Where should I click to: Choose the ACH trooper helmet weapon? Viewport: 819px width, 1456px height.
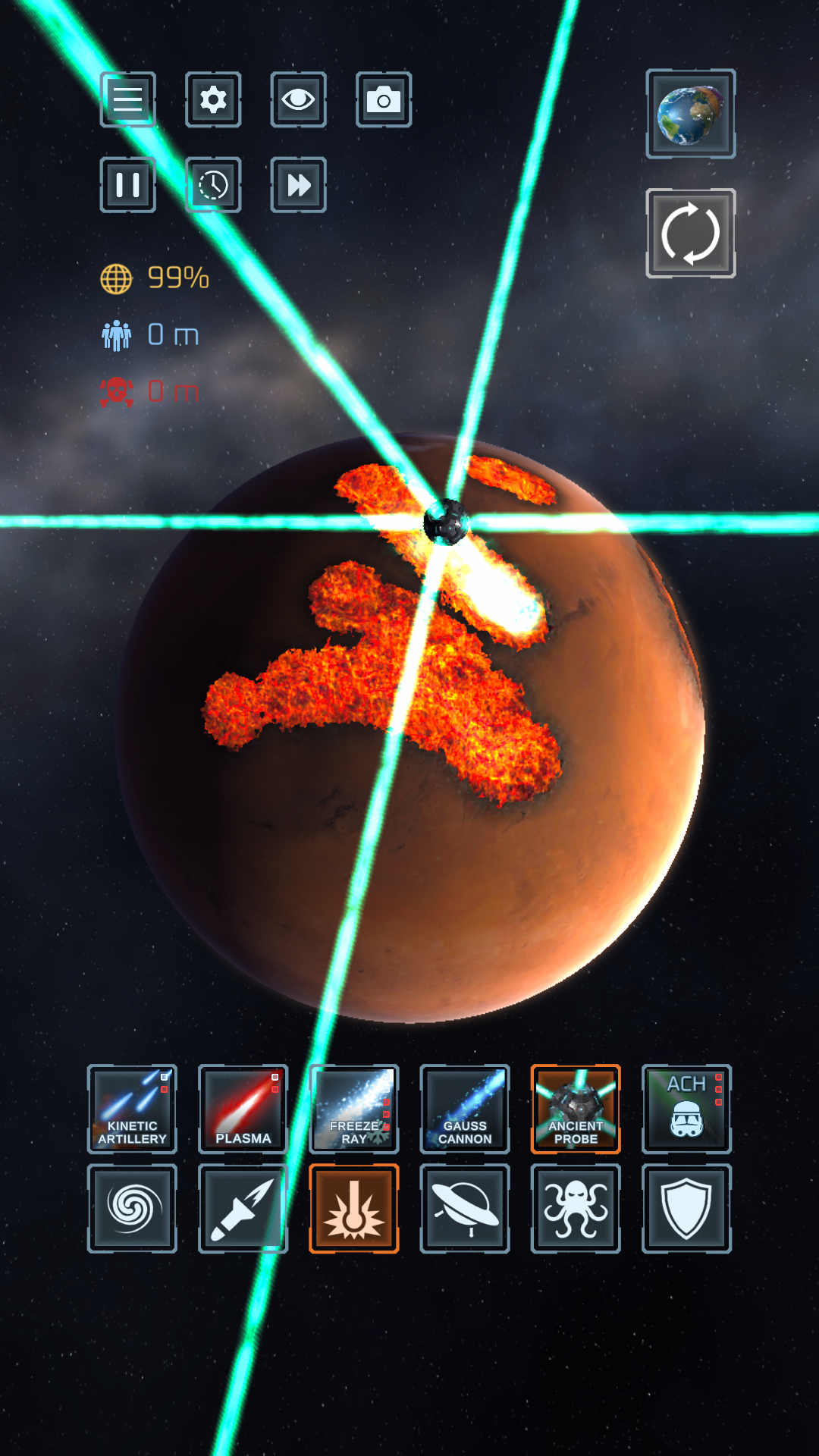[x=686, y=1109]
